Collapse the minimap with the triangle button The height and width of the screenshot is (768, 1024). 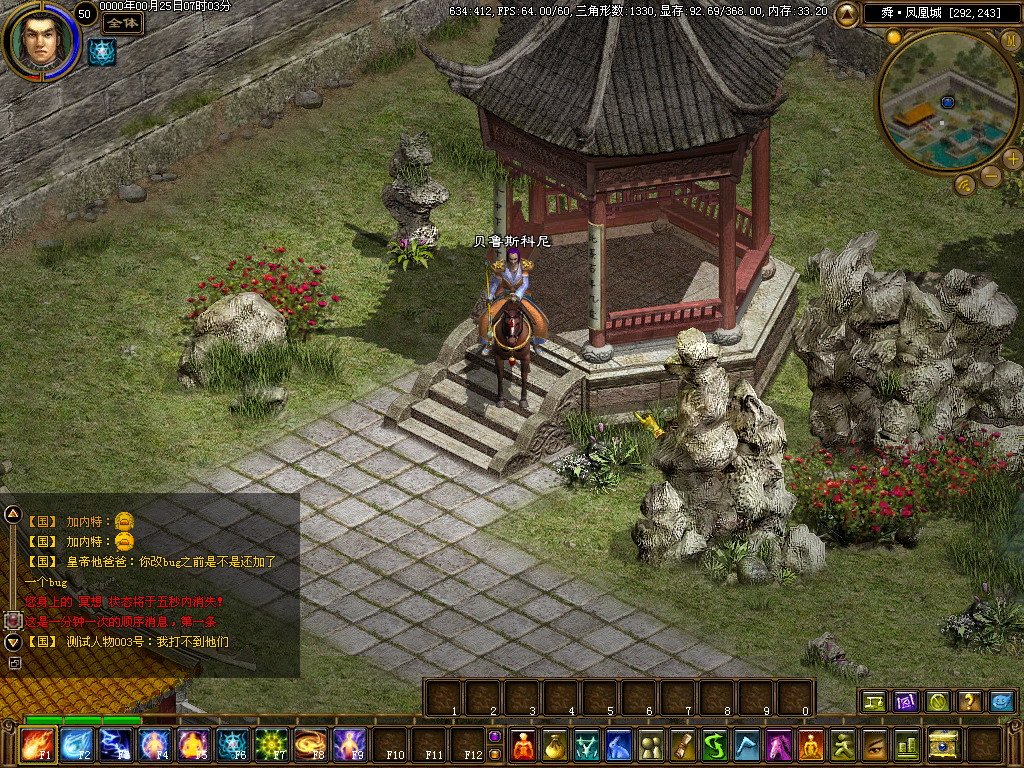click(x=846, y=13)
